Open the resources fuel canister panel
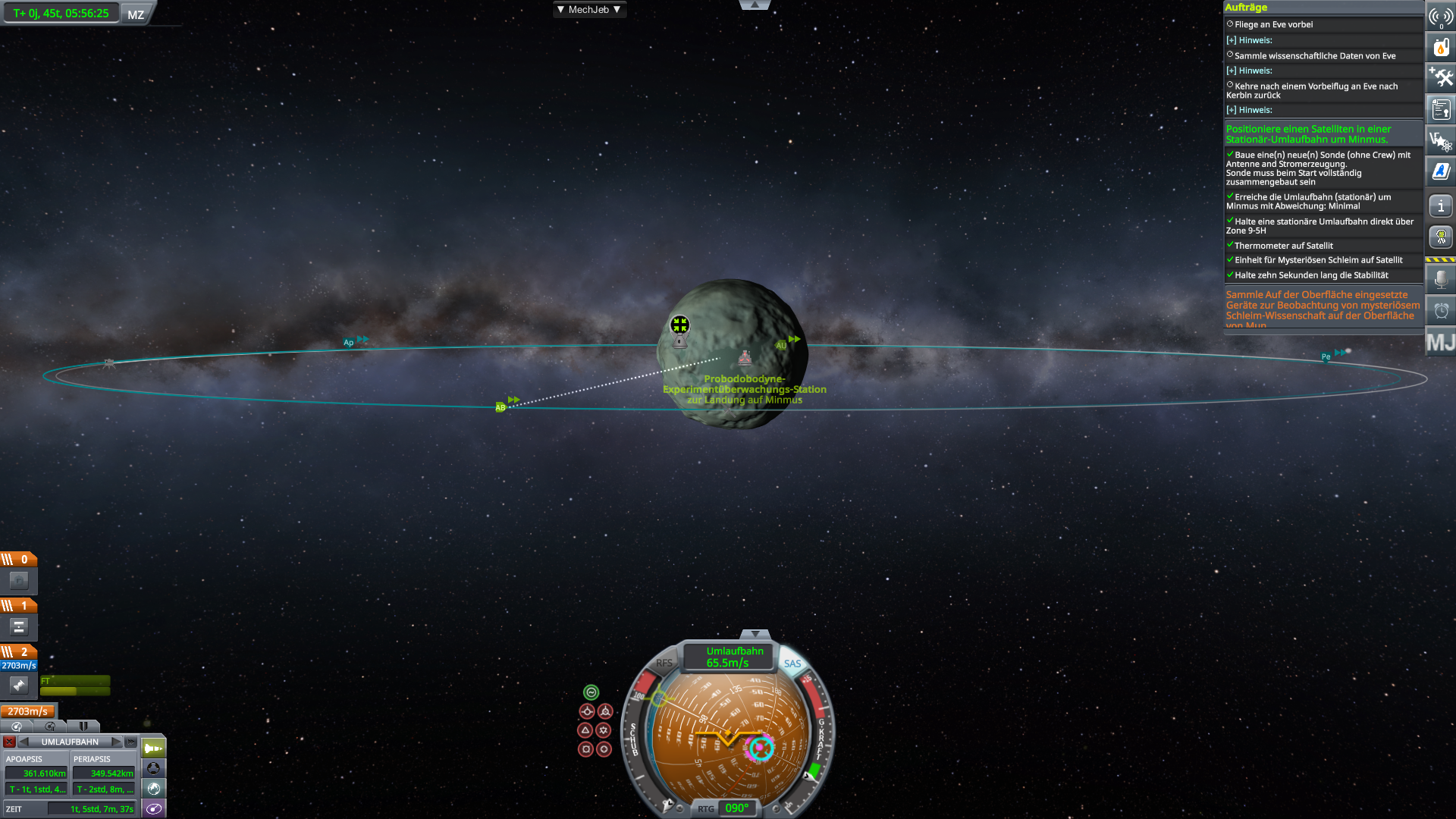The width and height of the screenshot is (1456, 819). click(1441, 47)
